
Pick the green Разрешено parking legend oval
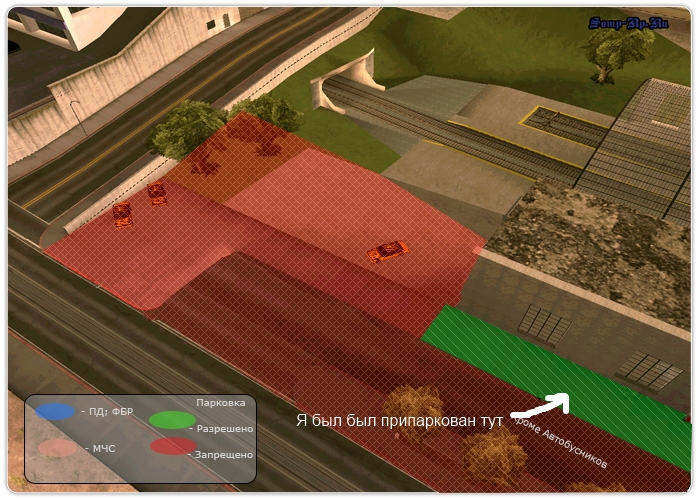(172, 420)
